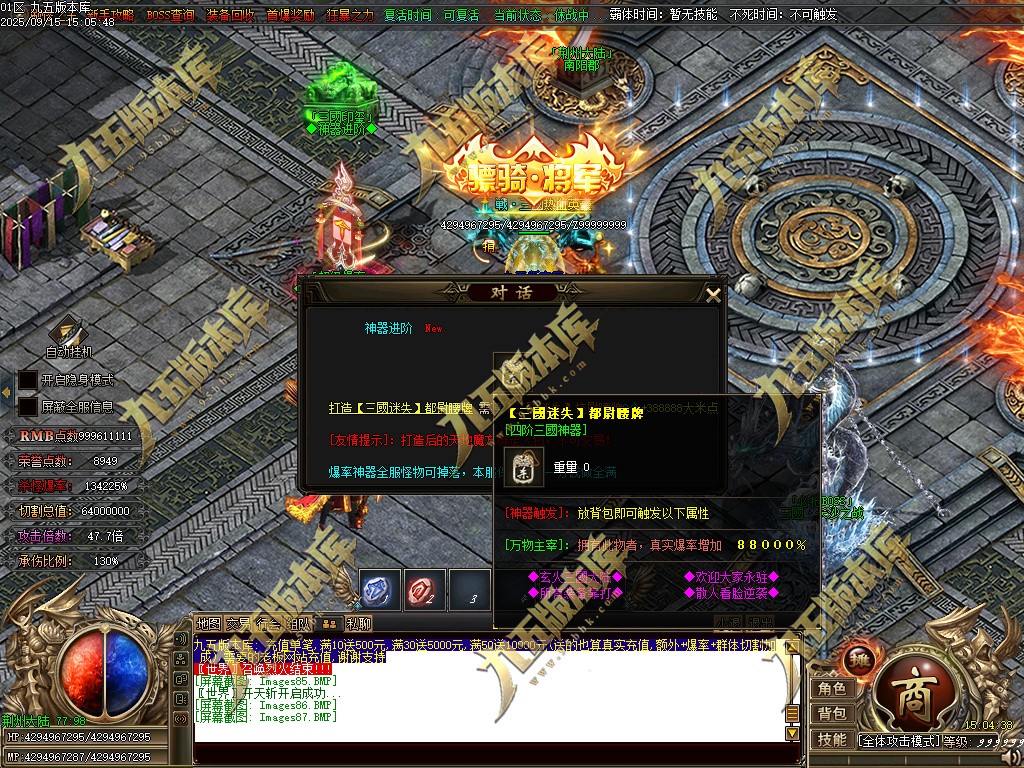Switch to the 交易 tab
Viewport: 1024px width, 768px height.
[x=238, y=623]
